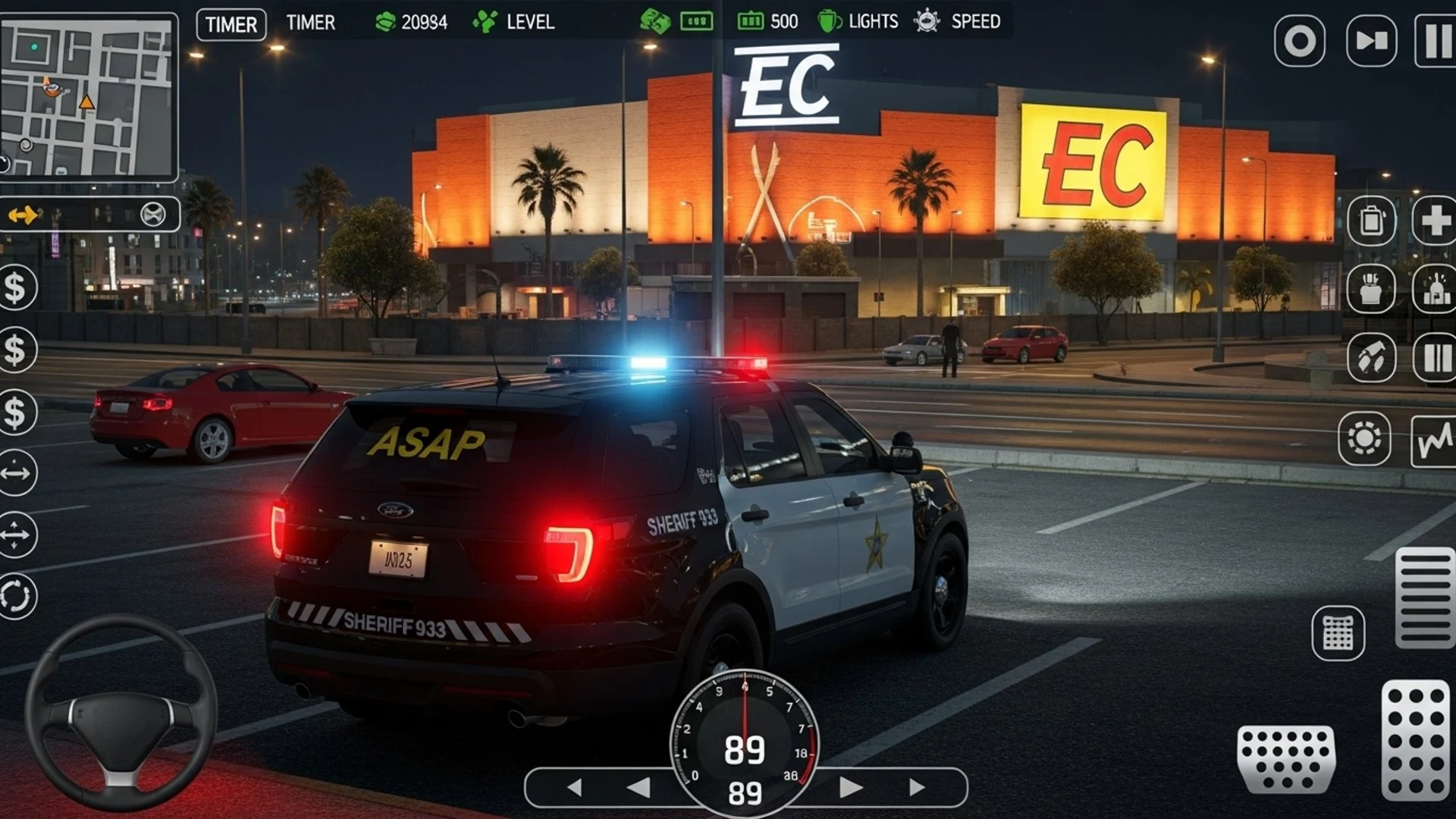The height and width of the screenshot is (819, 1456).
Task: Open the clipboard icon
Action: [x=1371, y=221]
